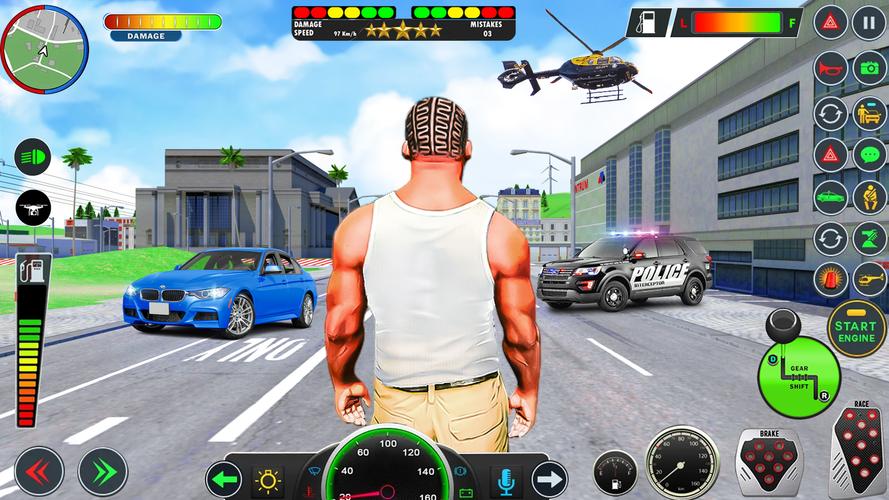Tap the START ENGINE button
Viewport: 889px width, 500px height.
(x=857, y=329)
